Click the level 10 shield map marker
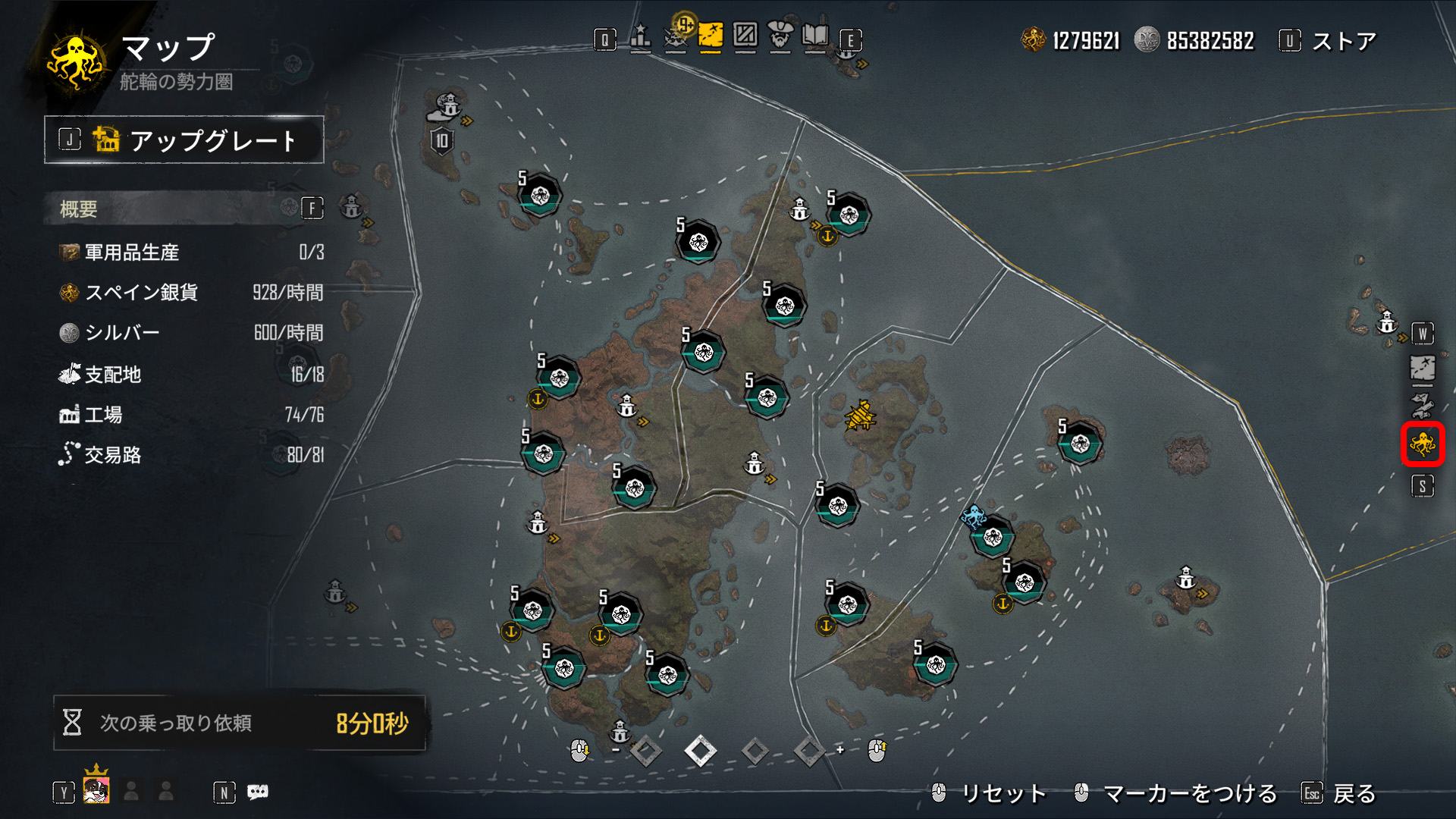Image resolution: width=1456 pixels, height=819 pixels. coord(441,140)
